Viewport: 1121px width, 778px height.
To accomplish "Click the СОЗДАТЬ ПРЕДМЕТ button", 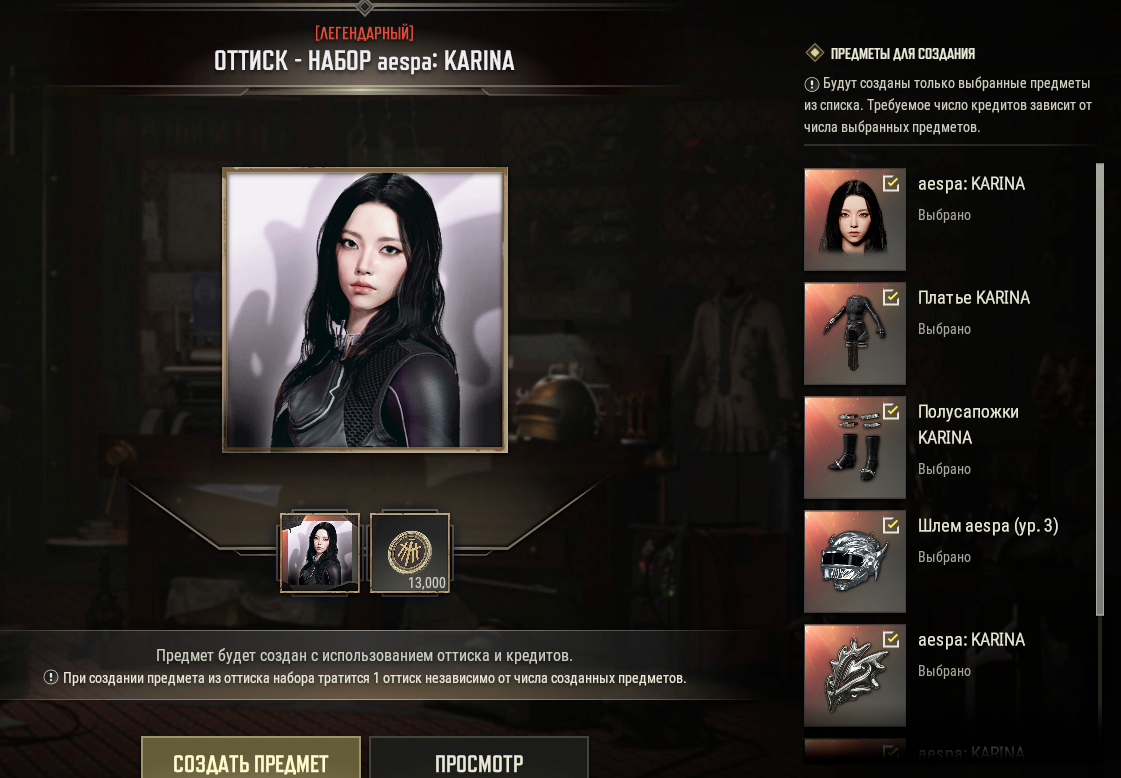I will pos(250,760).
